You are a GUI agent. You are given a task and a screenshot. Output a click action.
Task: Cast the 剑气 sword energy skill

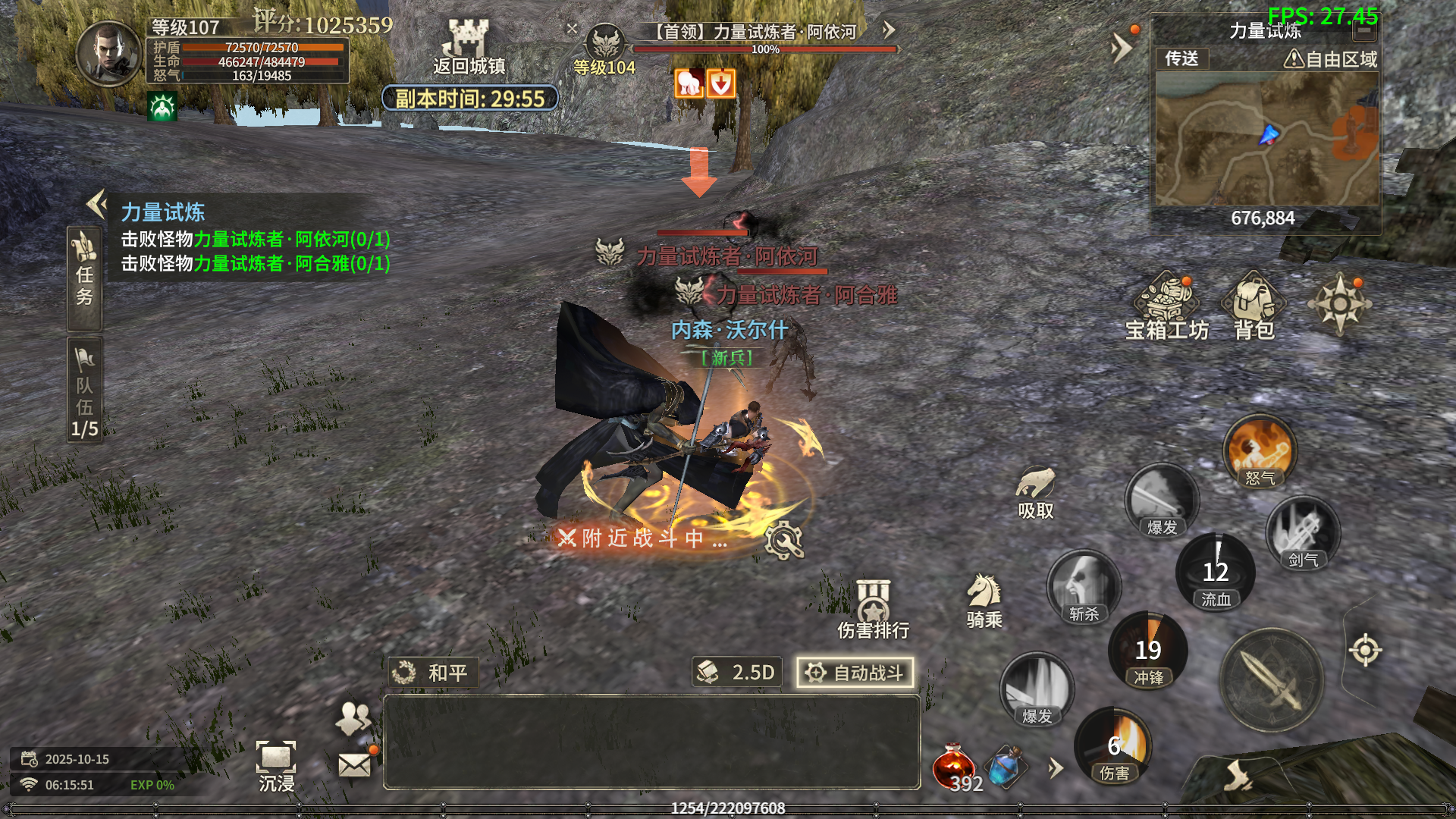[x=1302, y=533]
